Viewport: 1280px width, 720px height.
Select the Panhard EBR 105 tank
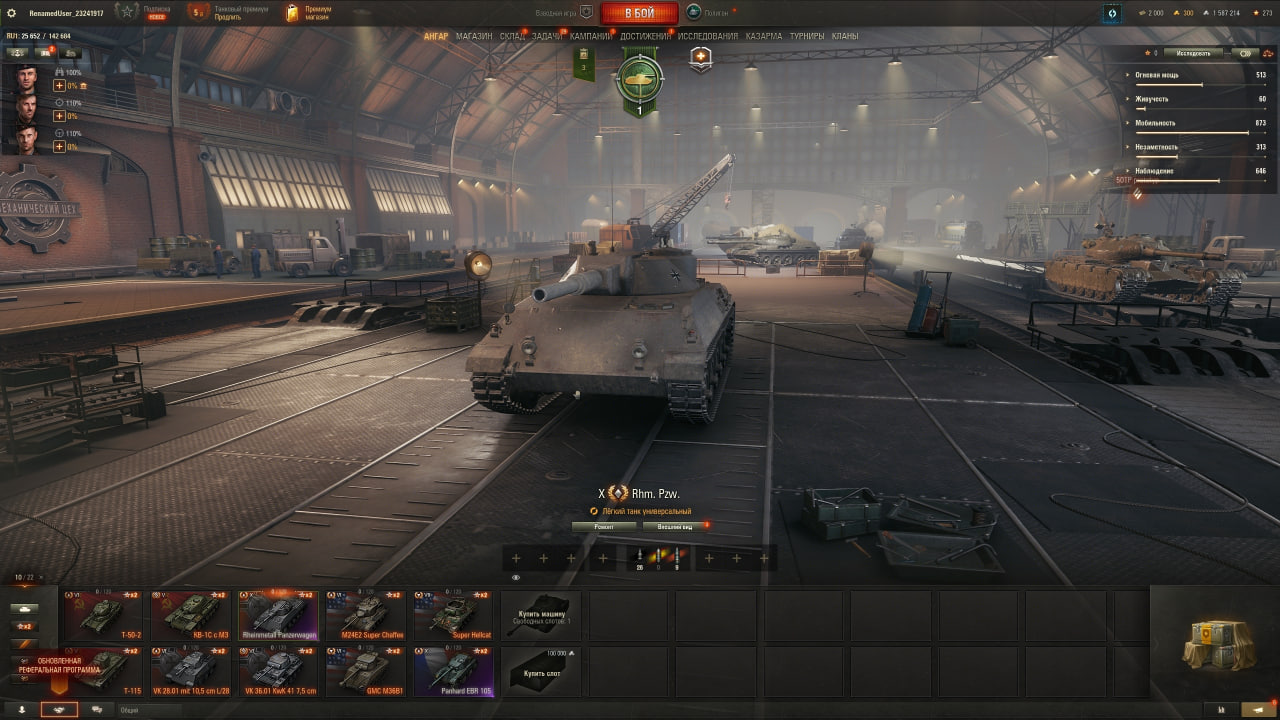pos(453,671)
